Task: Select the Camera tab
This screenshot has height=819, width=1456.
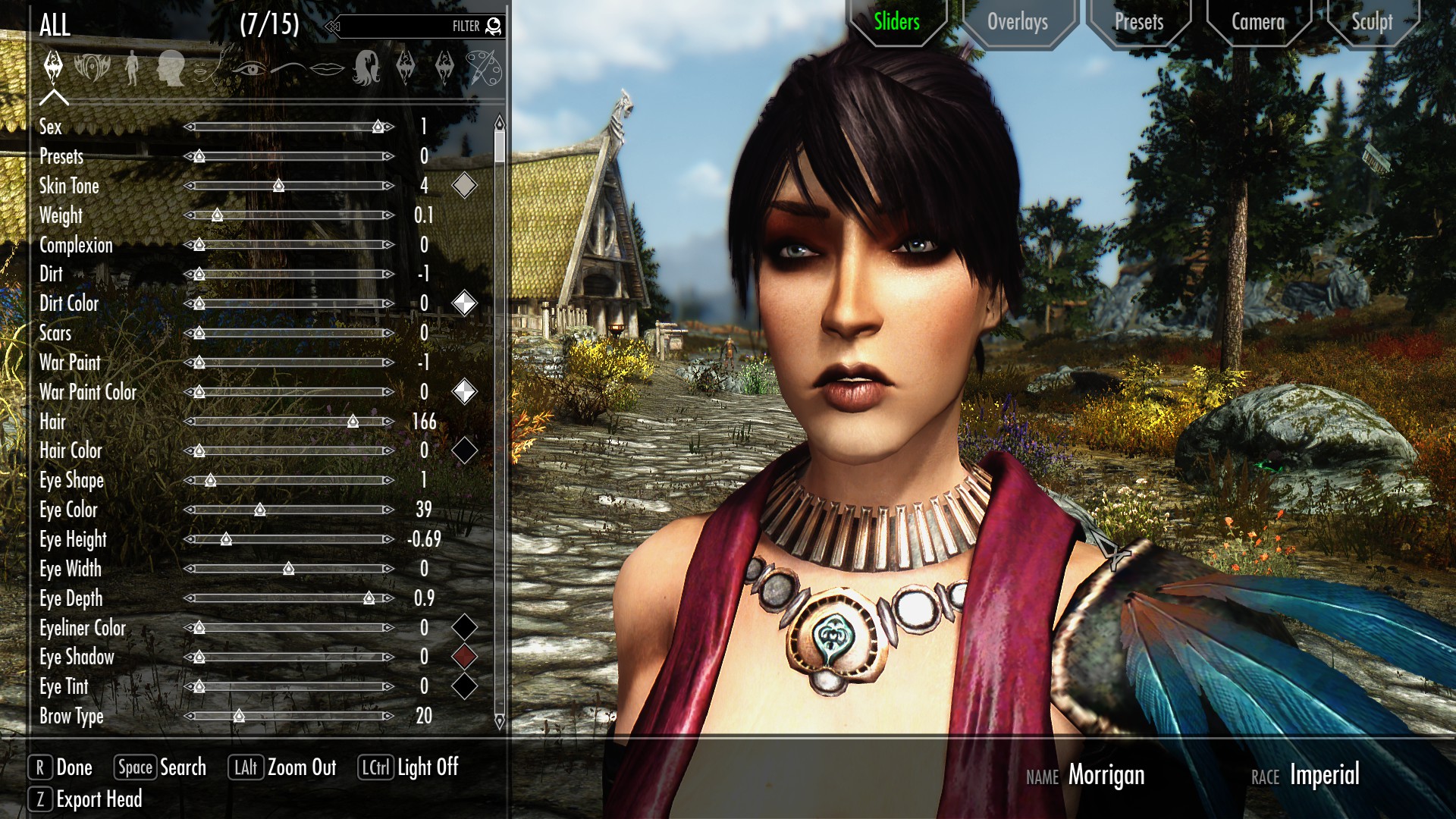Action: click(1257, 22)
